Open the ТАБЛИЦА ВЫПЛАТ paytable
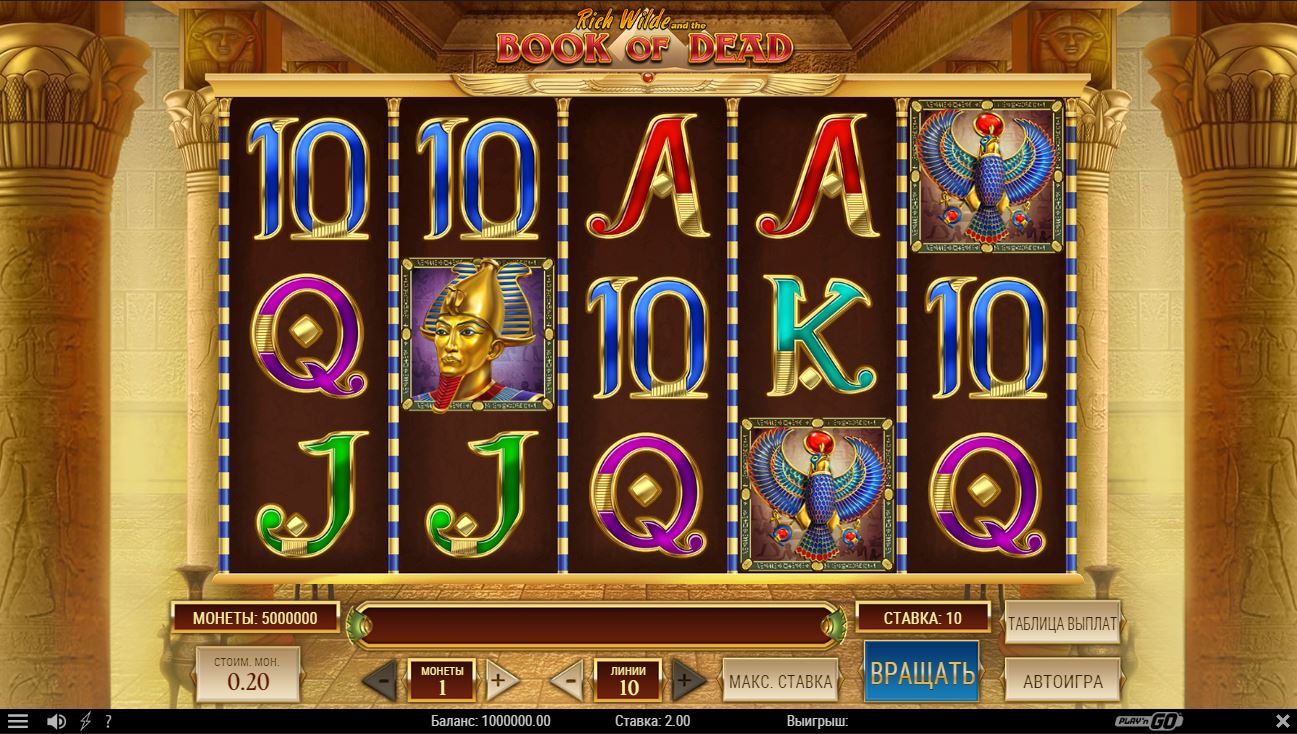1297x734 pixels. pyautogui.click(x=1062, y=623)
